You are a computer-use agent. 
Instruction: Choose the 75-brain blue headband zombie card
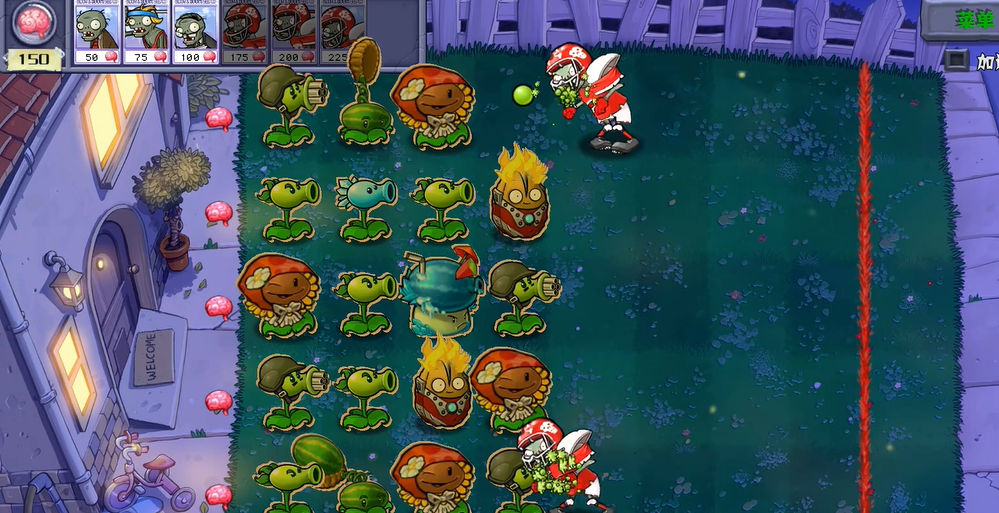click(146, 32)
